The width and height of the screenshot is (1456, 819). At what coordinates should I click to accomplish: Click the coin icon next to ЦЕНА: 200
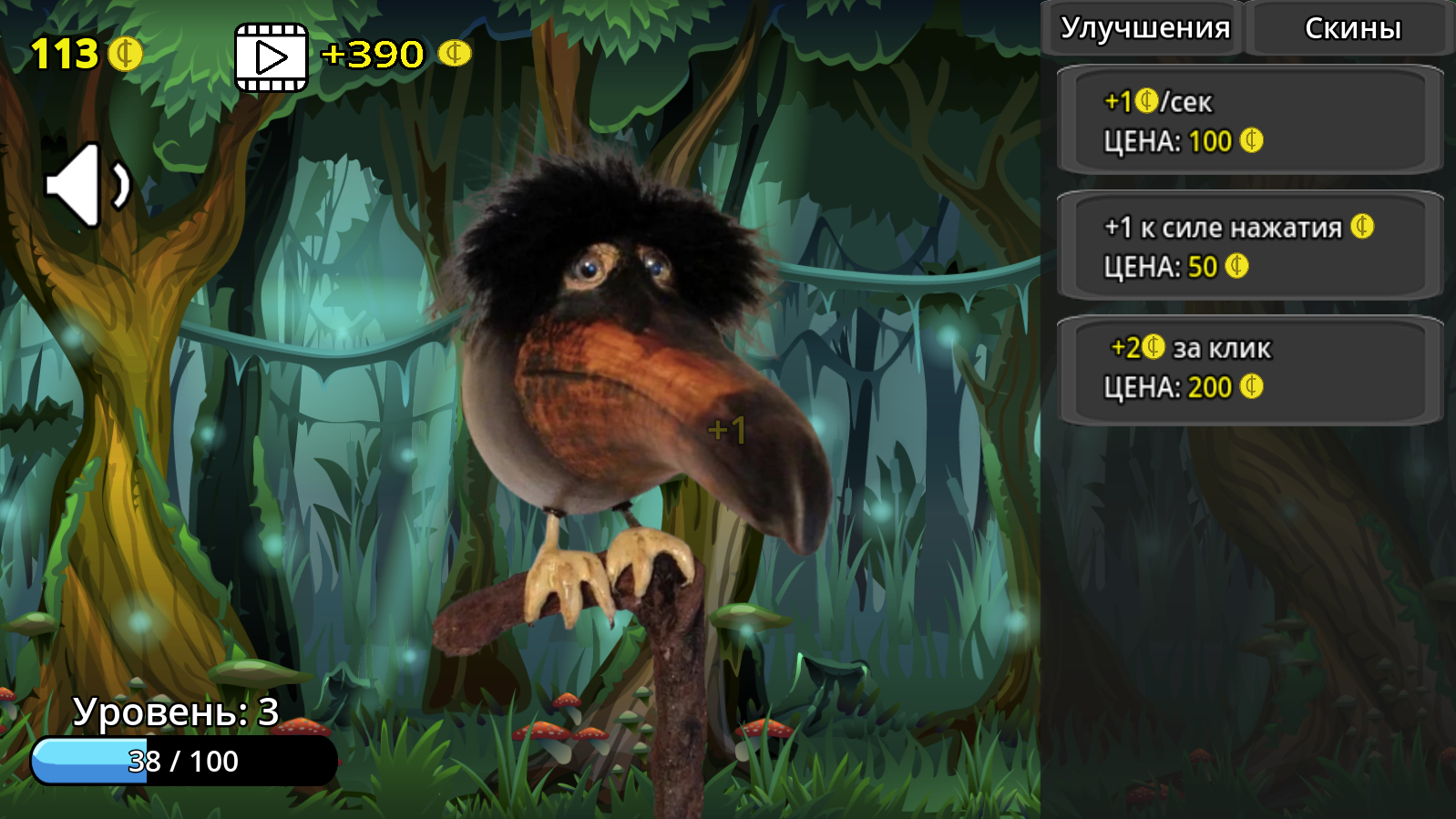1251,387
